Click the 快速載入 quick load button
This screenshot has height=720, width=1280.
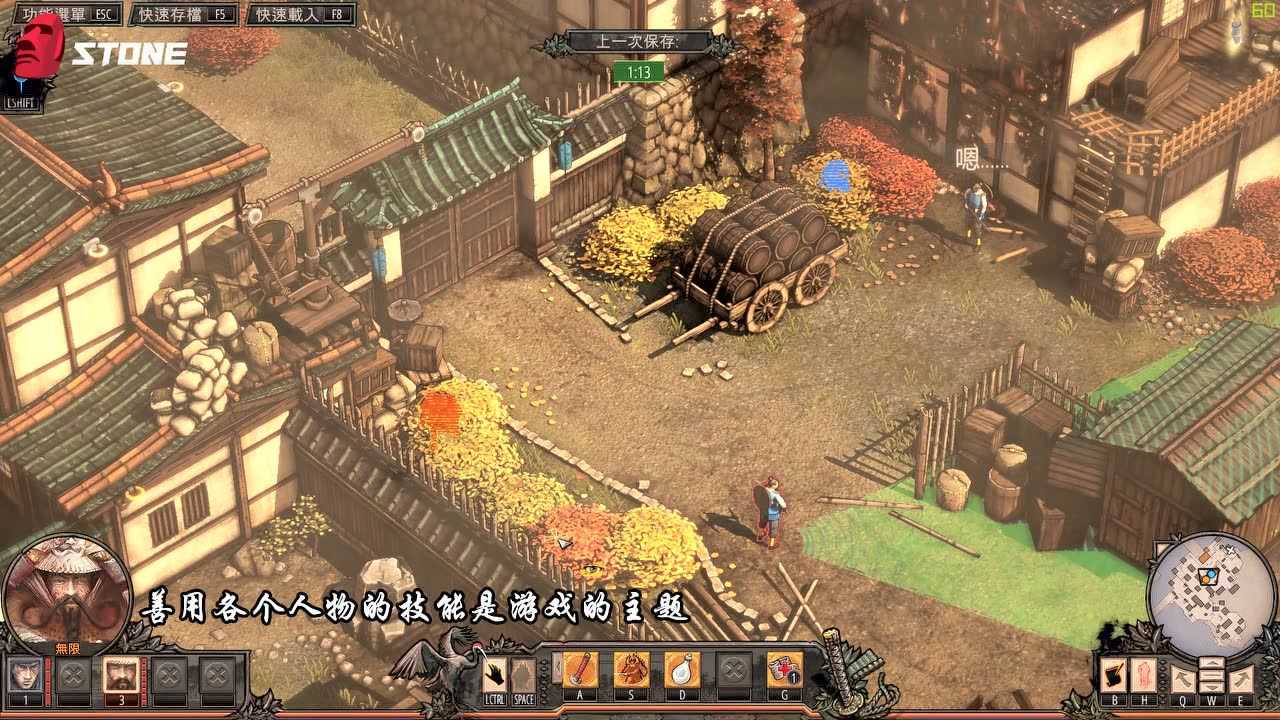301,14
